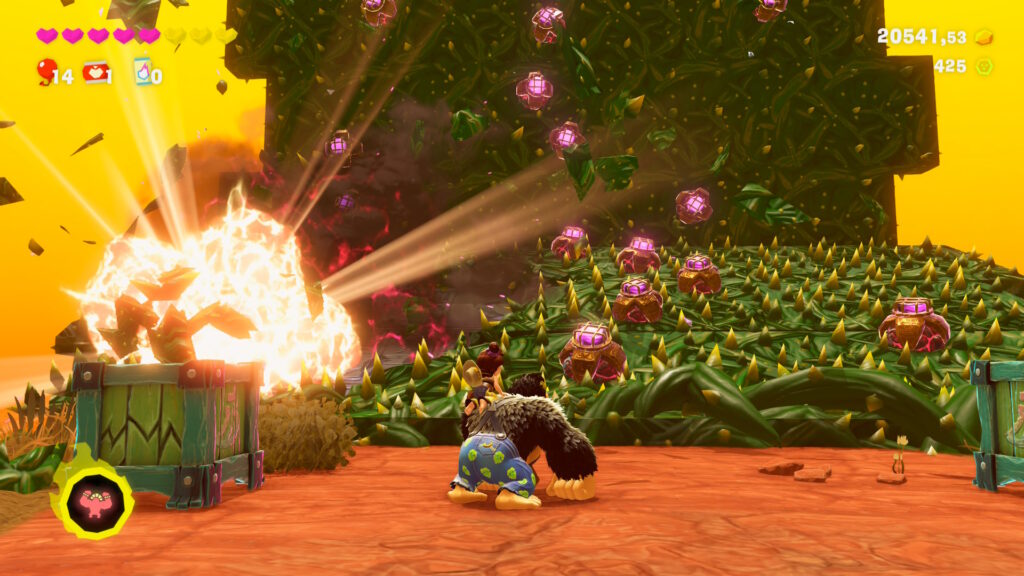Select the flame juice carton icon
The width and height of the screenshot is (1024, 576).
tap(143, 71)
